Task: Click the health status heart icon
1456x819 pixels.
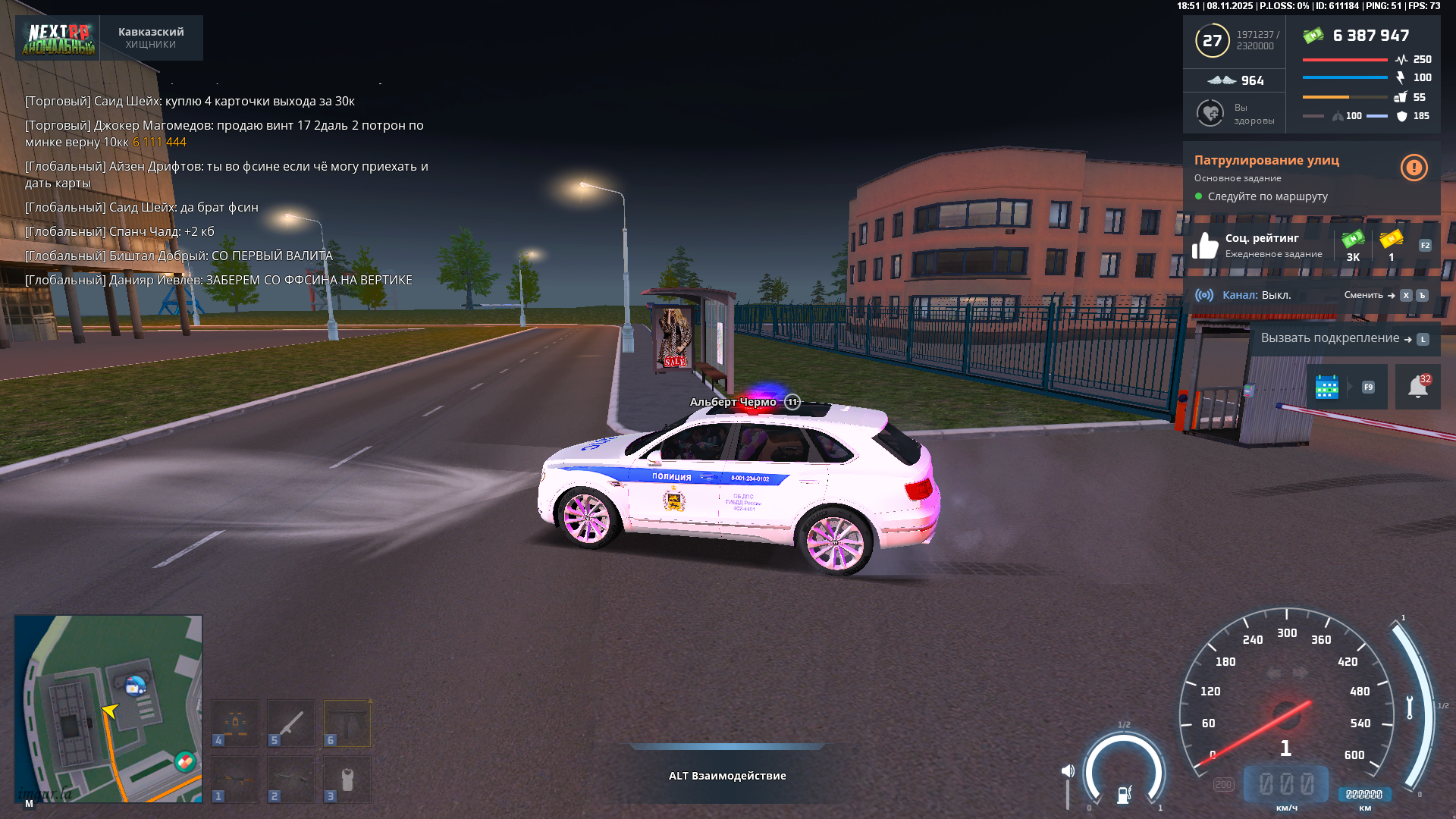Action: coord(1210,114)
